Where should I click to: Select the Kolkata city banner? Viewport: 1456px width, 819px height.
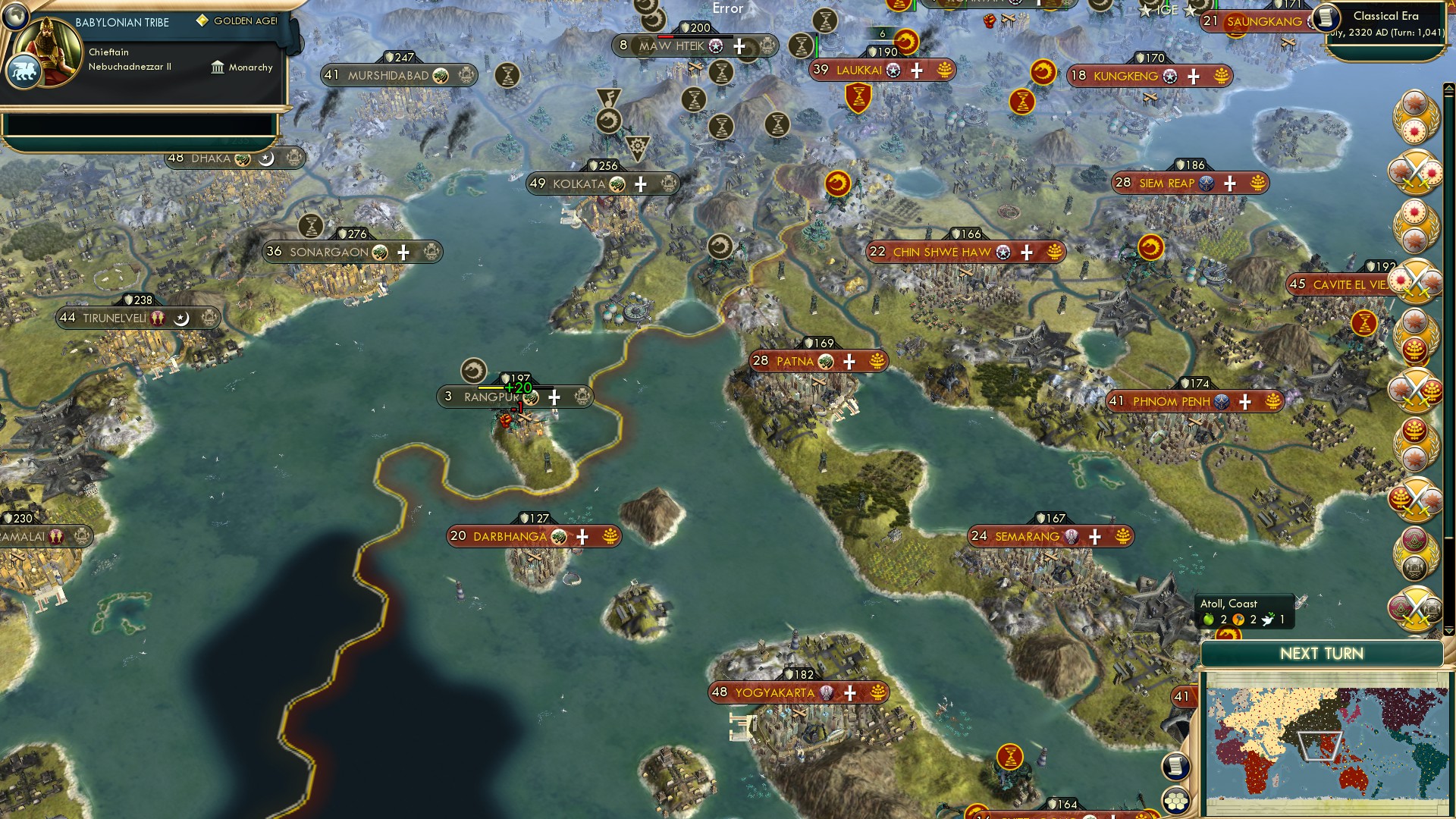[582, 183]
